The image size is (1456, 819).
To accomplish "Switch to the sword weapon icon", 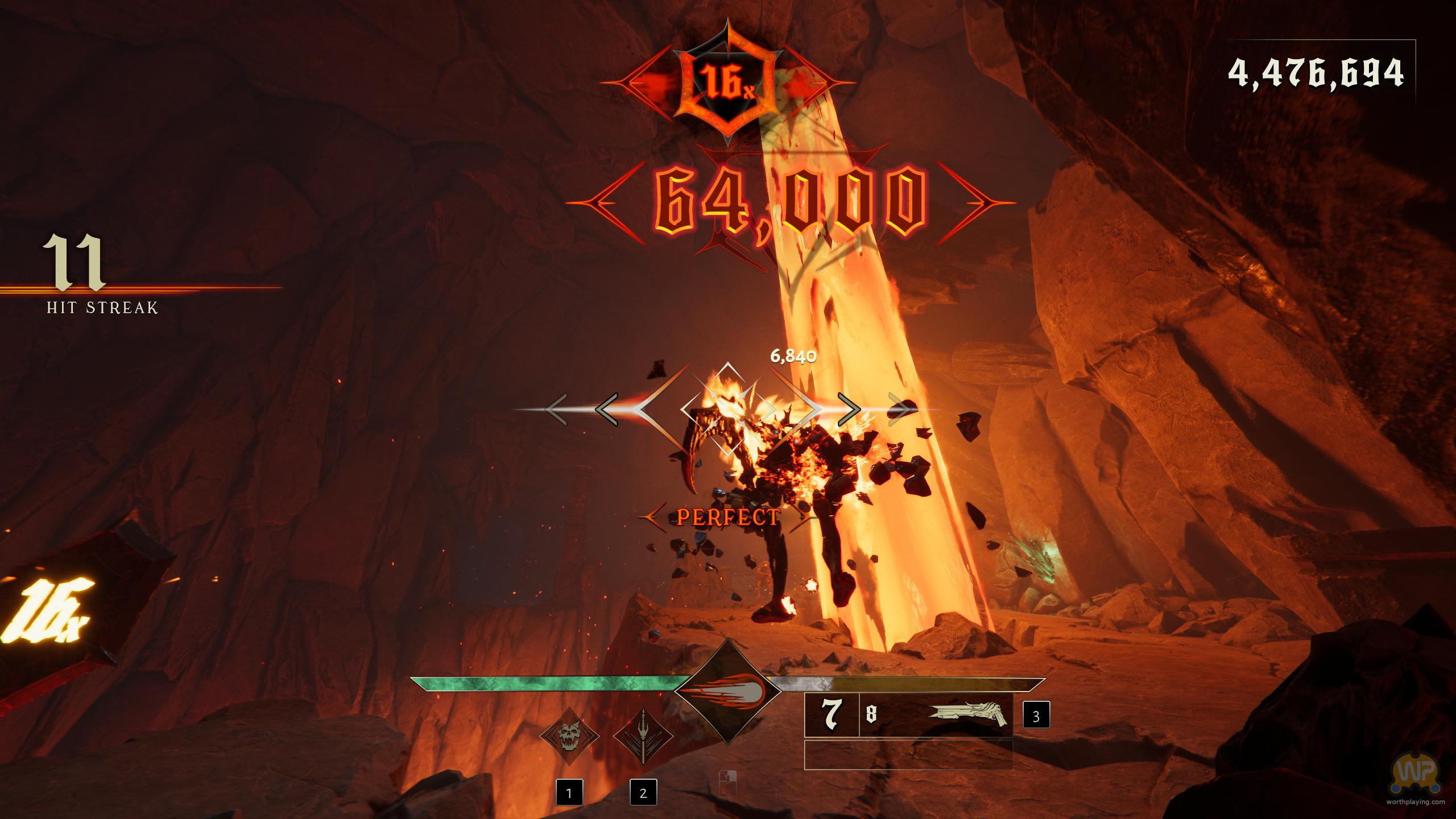I will pos(643,737).
